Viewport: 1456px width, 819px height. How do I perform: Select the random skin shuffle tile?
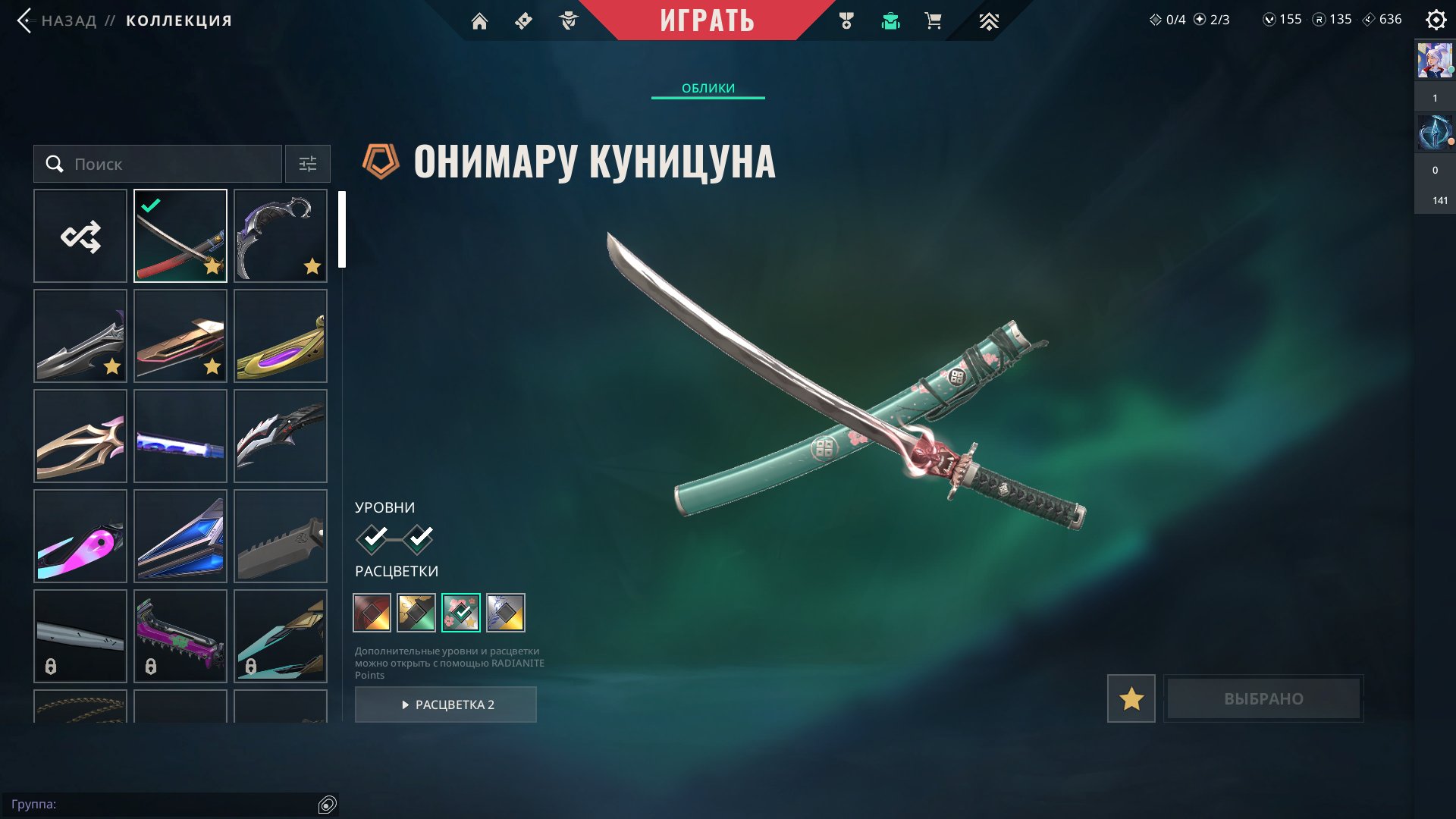80,235
